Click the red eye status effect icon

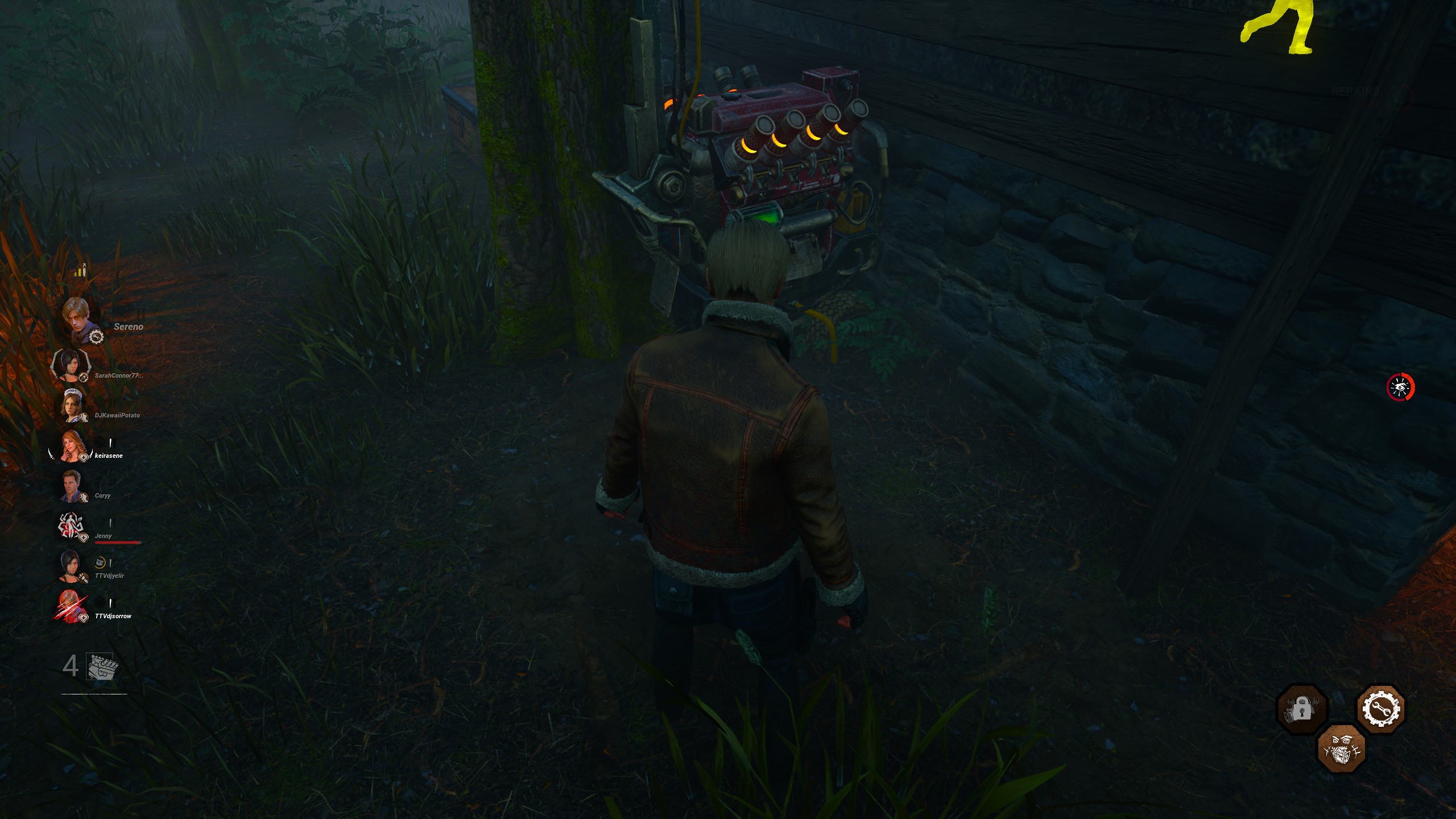[1400, 387]
